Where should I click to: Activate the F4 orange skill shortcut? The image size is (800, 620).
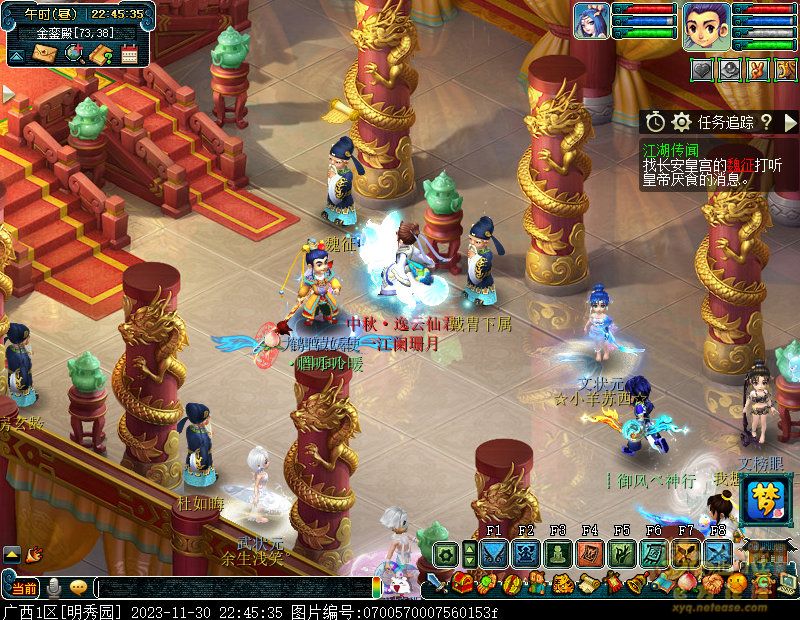point(589,553)
